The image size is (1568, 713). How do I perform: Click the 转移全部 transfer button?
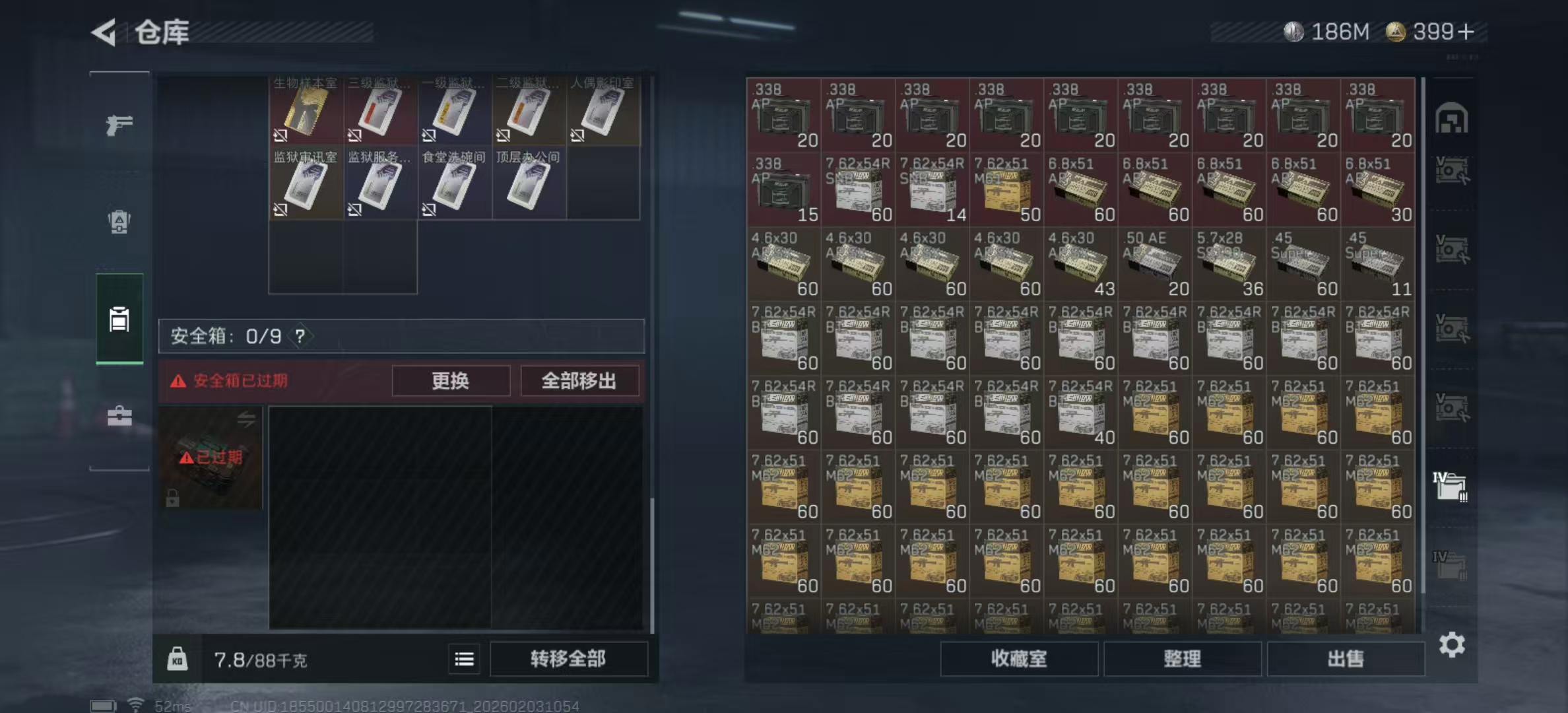click(569, 660)
